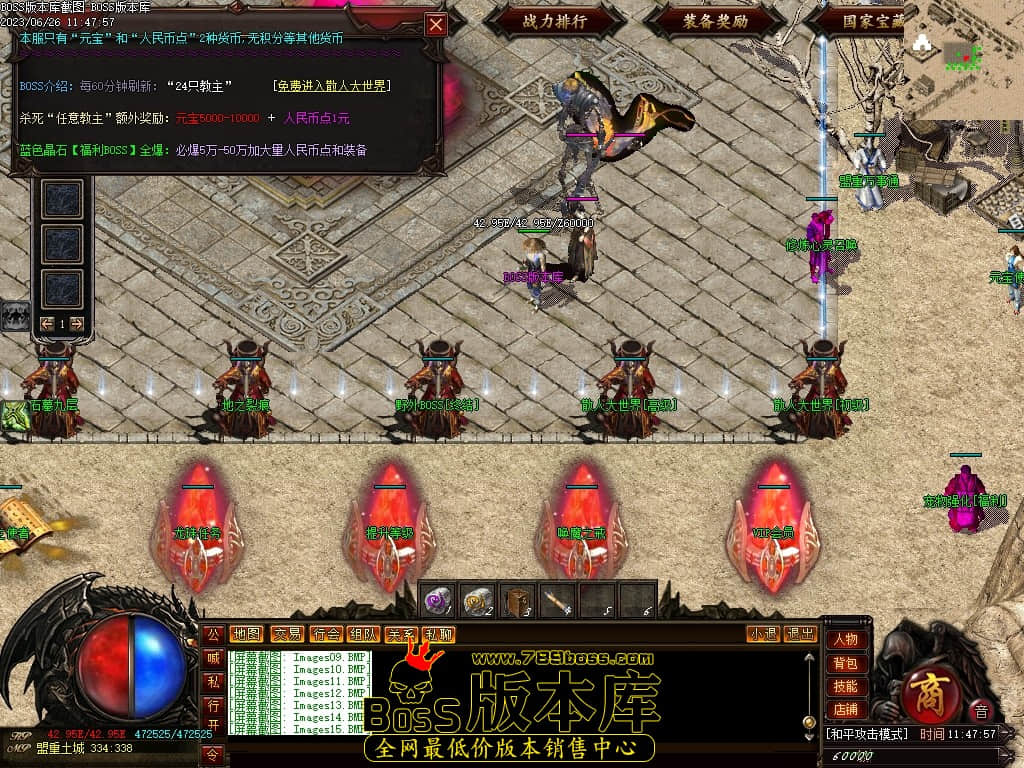1024x768 pixels.
Task: Click the 小退 logout button
Action: tap(764, 634)
